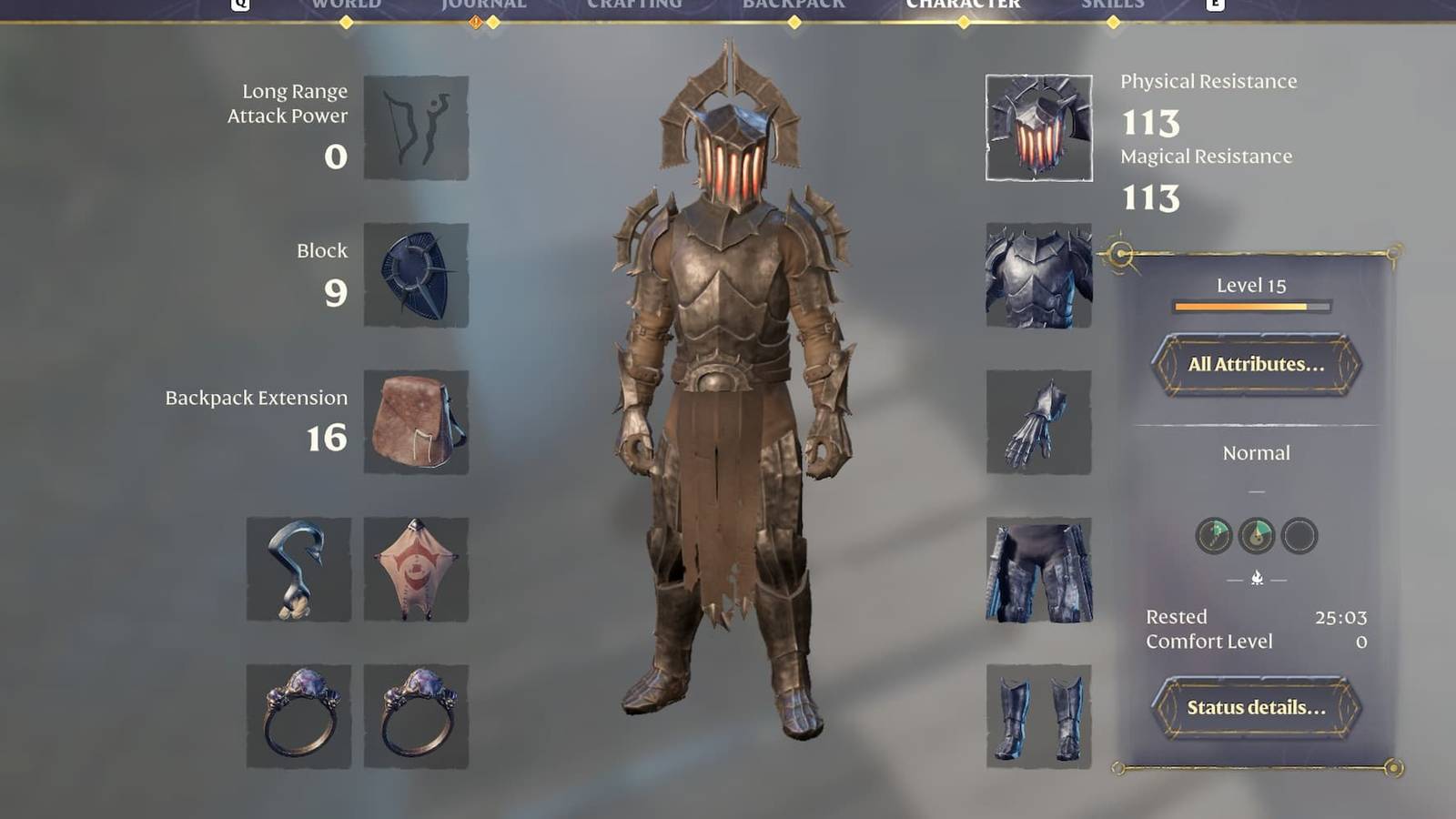Click the bow slot above Long Range Attack Power
The width and height of the screenshot is (1456, 819).
tap(417, 127)
